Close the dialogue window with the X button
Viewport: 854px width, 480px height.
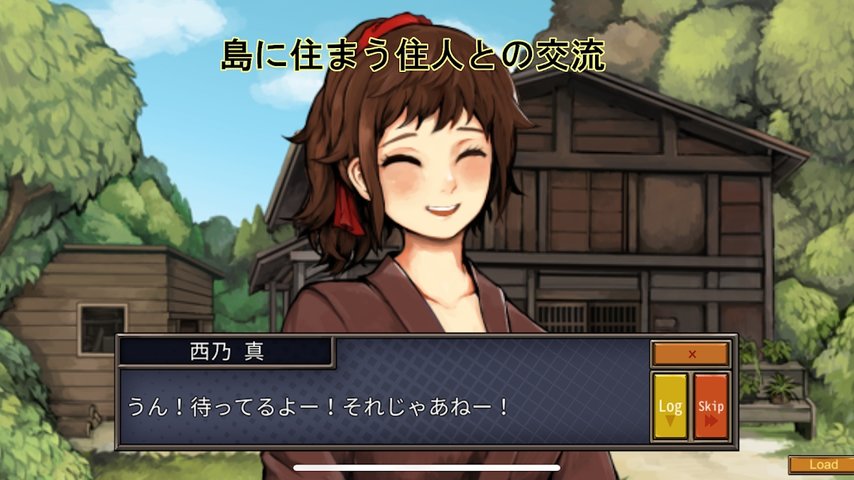pyautogui.click(x=691, y=354)
